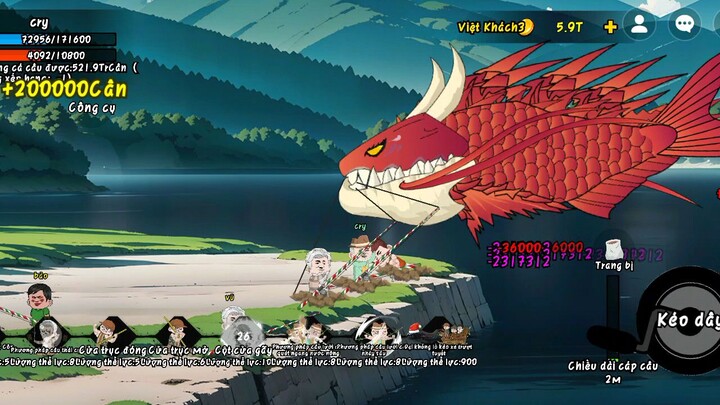Open the player profile icon
The width and height of the screenshot is (720, 405).
[639, 25]
